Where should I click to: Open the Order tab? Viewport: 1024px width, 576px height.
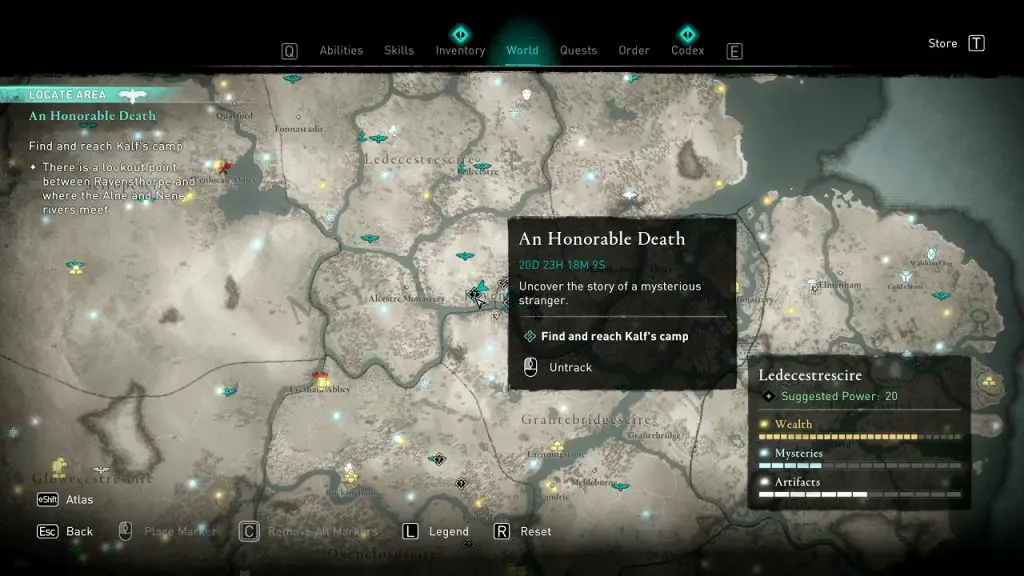coord(634,51)
